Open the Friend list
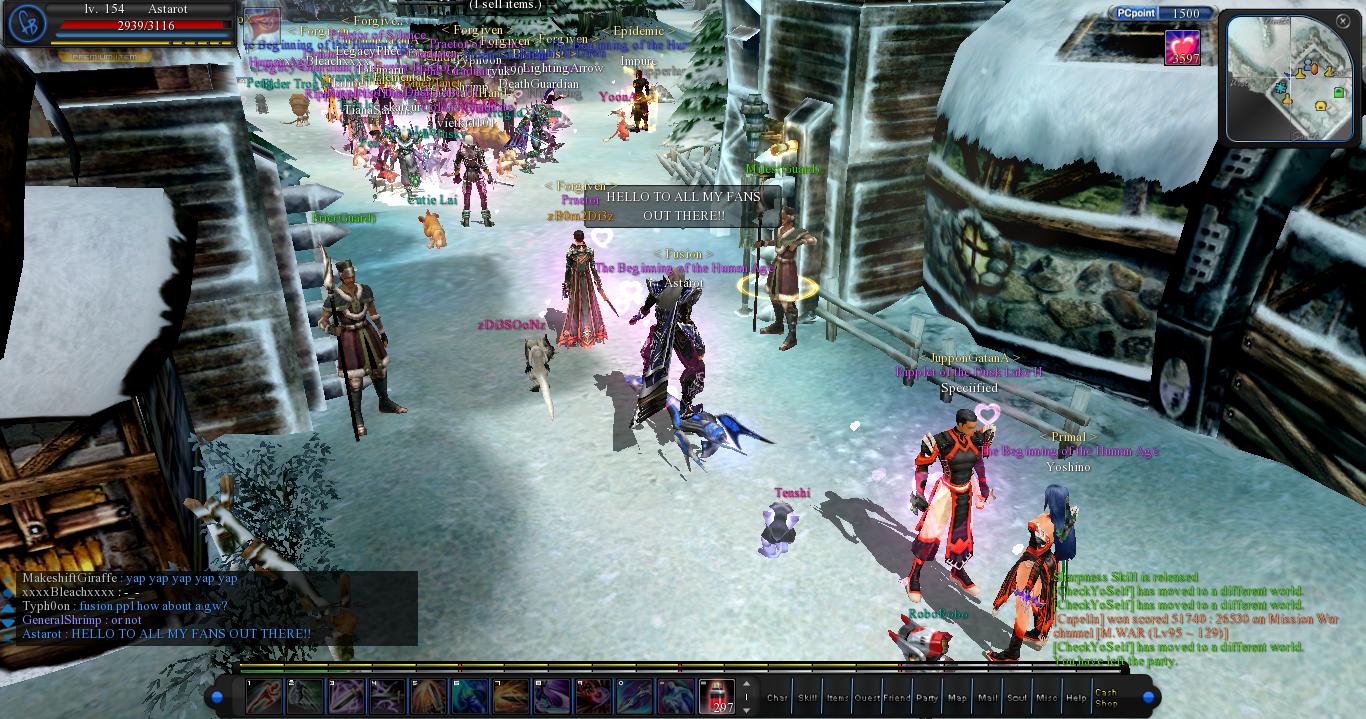 pyautogui.click(x=897, y=697)
